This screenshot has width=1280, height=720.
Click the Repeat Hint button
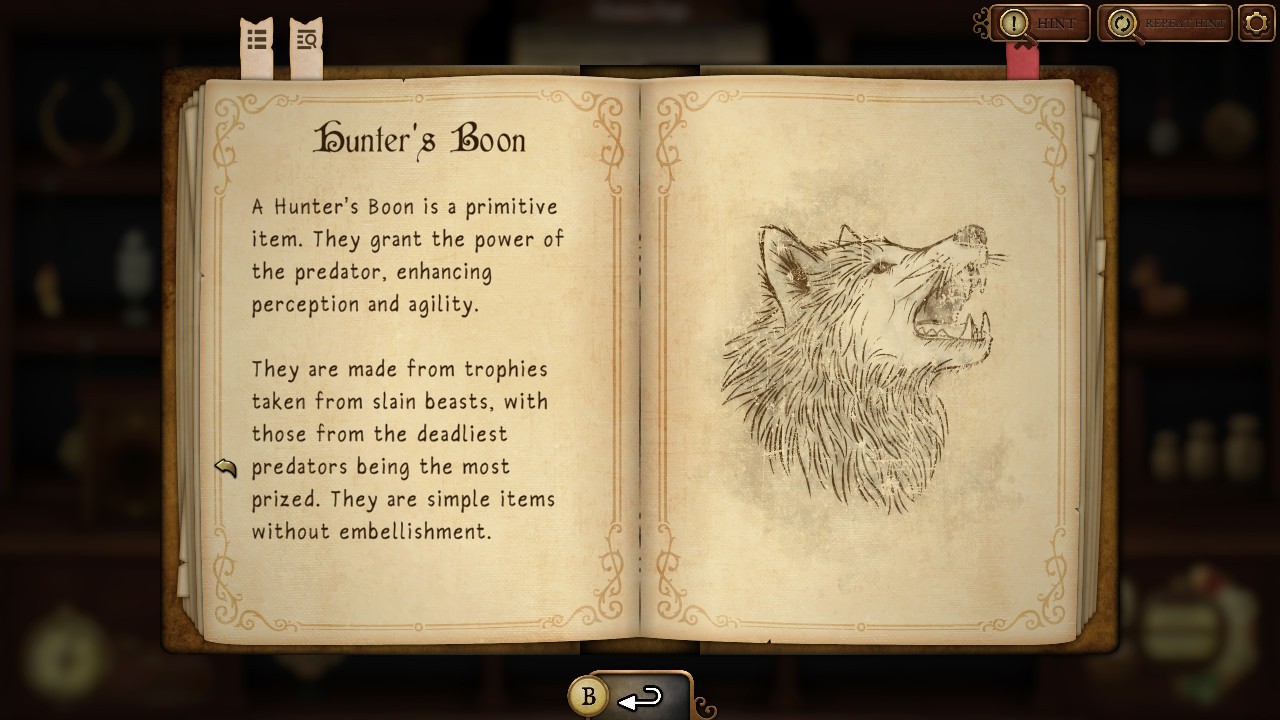click(1164, 23)
